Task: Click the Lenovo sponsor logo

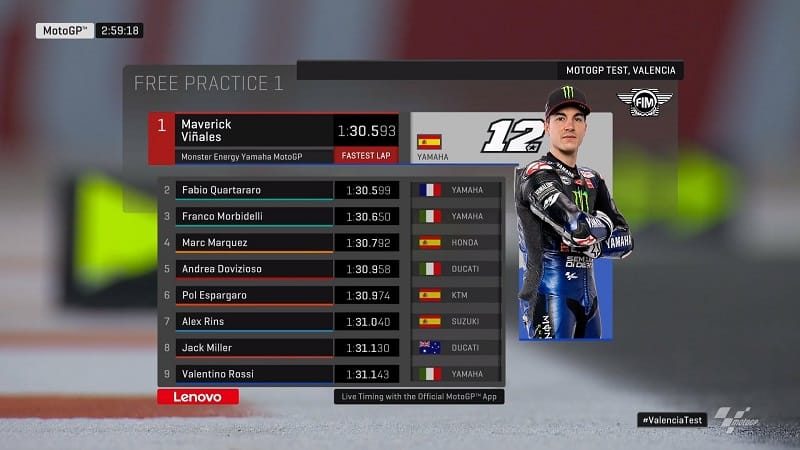Action: [x=198, y=397]
